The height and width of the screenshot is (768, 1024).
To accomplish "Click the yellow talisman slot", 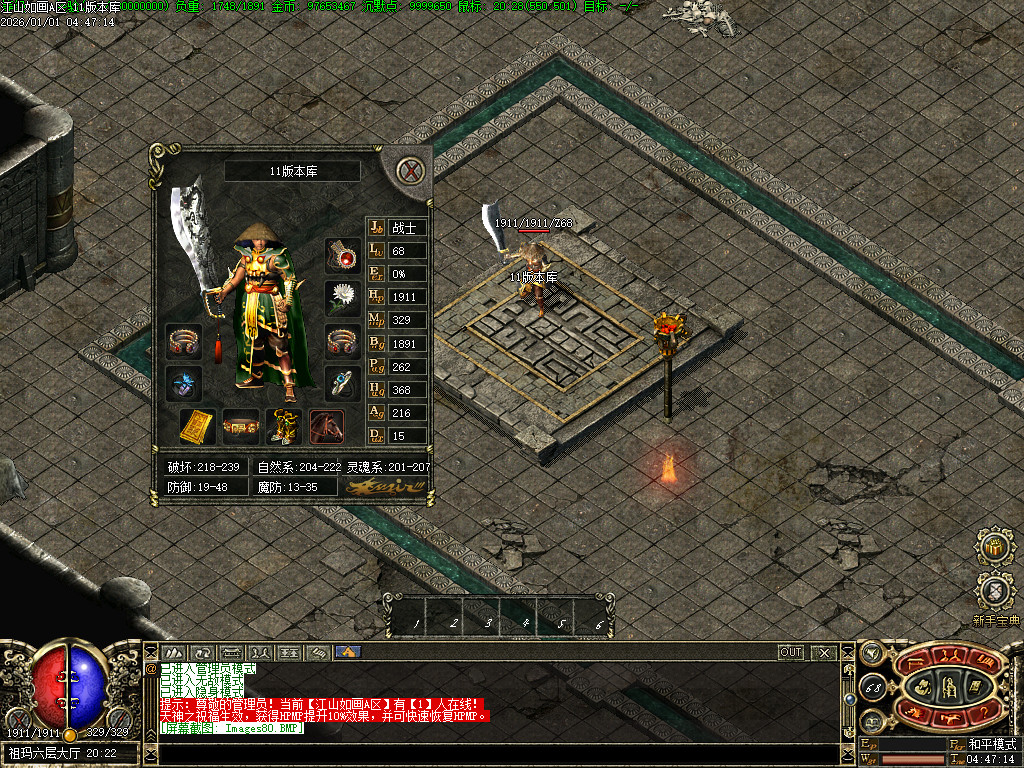I will click(x=197, y=426).
